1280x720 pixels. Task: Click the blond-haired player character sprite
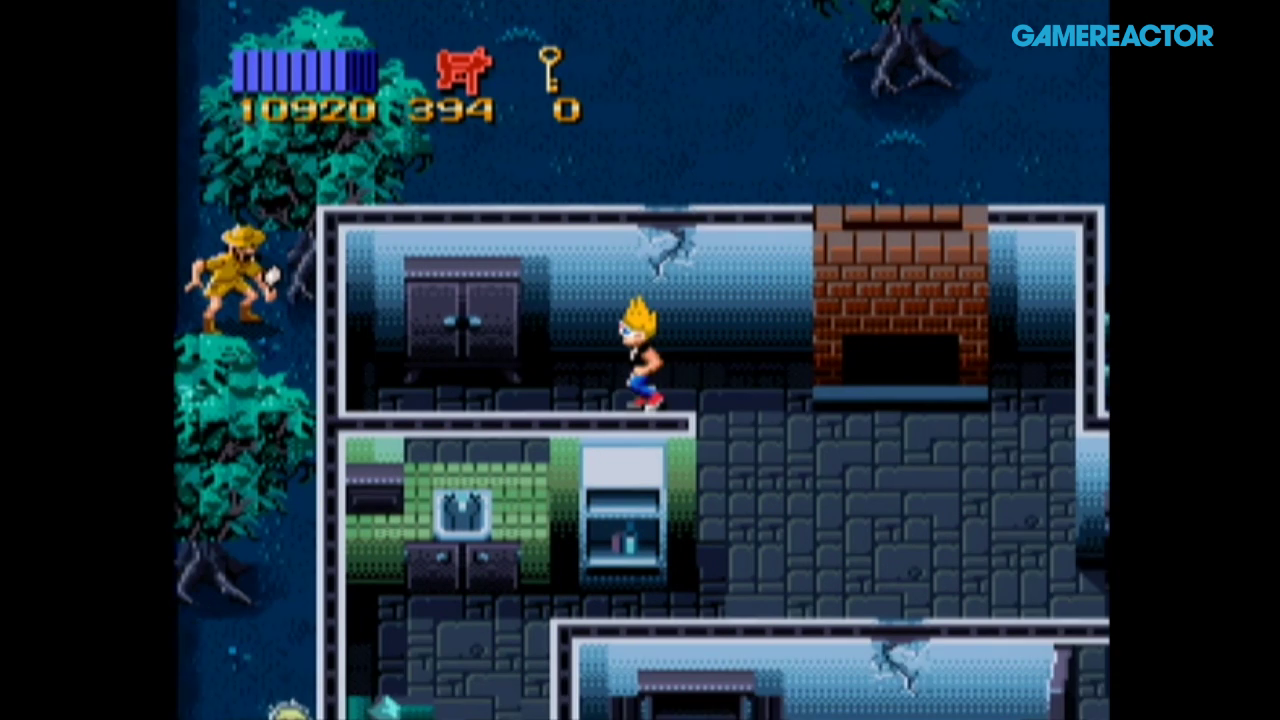[x=640, y=350]
